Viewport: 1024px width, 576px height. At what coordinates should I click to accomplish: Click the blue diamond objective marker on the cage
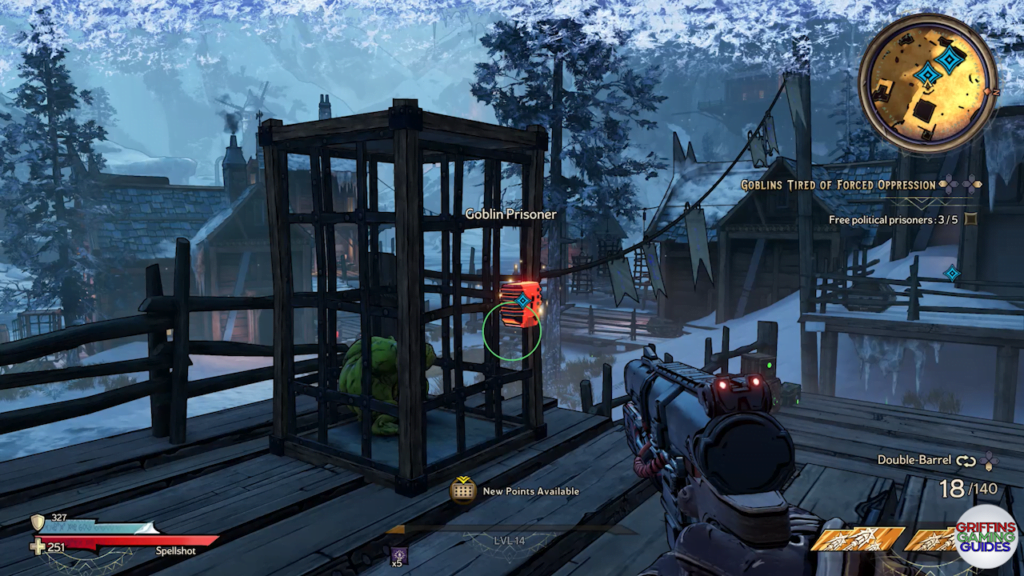[x=522, y=299]
